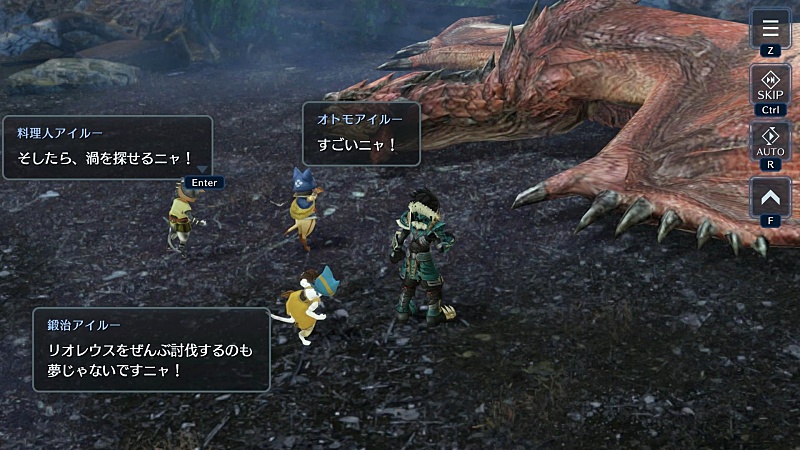This screenshot has width=800, height=450.
Task: Open the hamburger menu button
Action: coord(770,28)
